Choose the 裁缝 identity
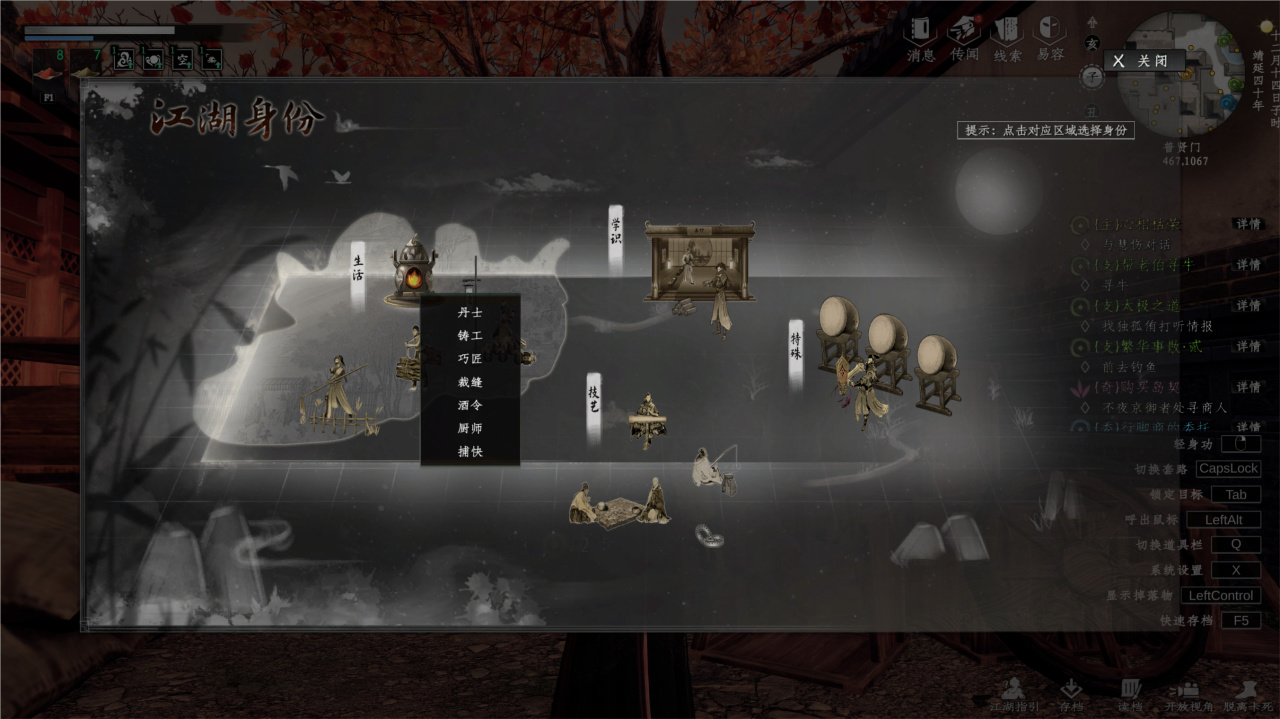The height and width of the screenshot is (719, 1280). (470, 382)
